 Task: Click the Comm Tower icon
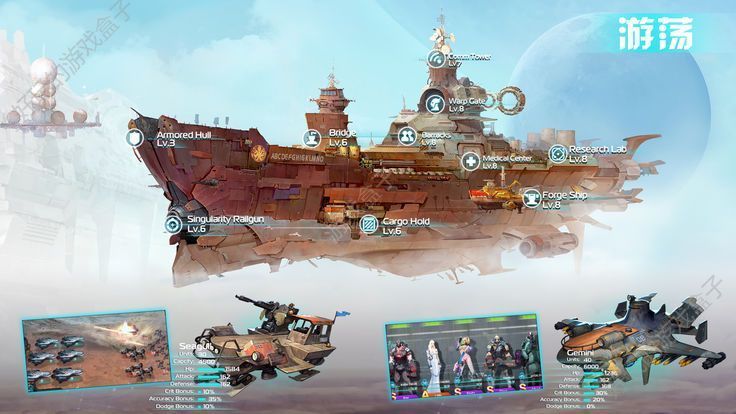coord(436,59)
